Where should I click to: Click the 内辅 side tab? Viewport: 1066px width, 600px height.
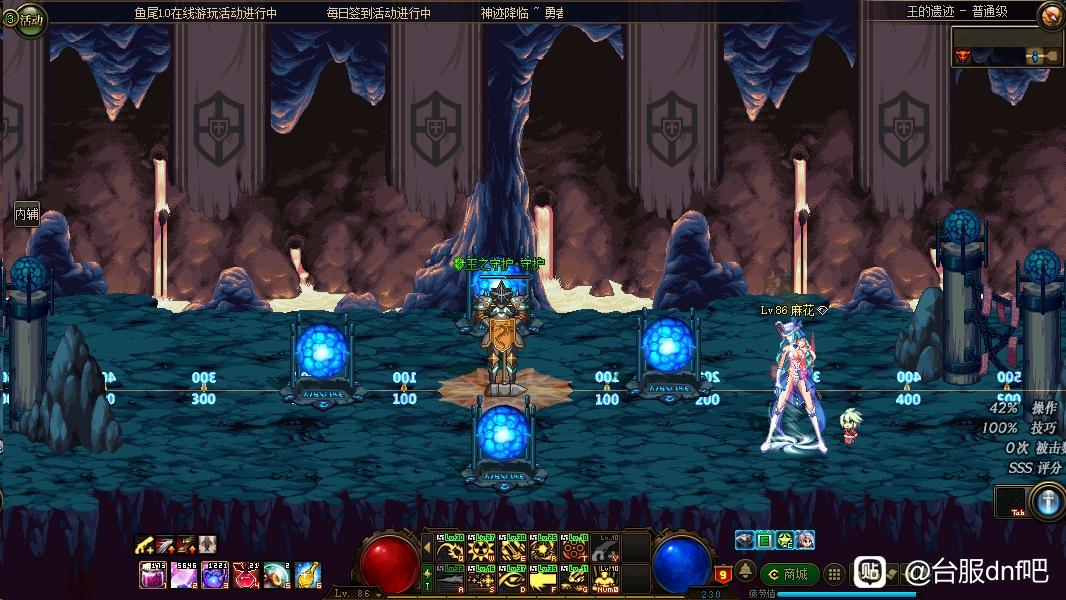tap(26, 214)
